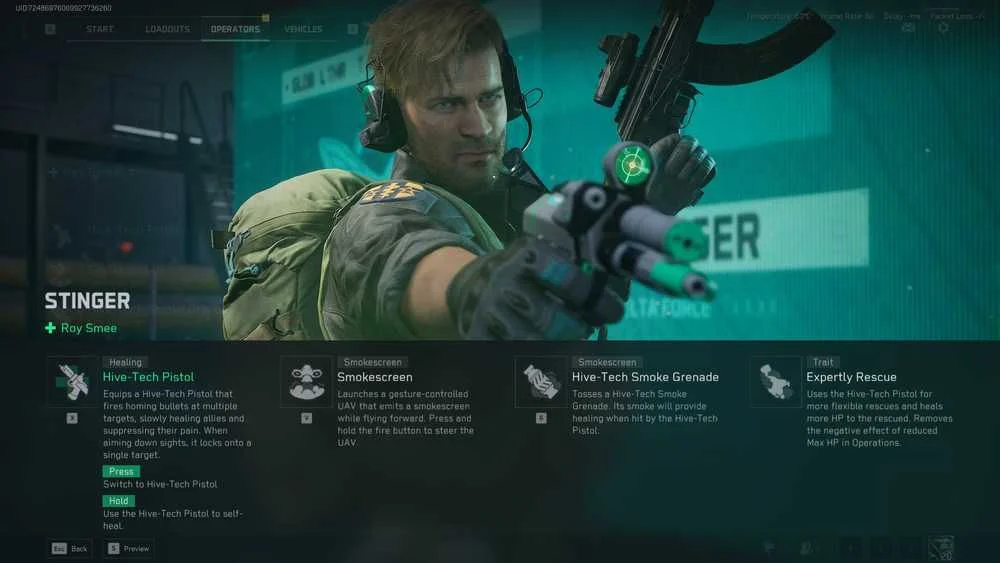Switch to the Start tab
The height and width of the screenshot is (563, 1000).
click(100, 29)
